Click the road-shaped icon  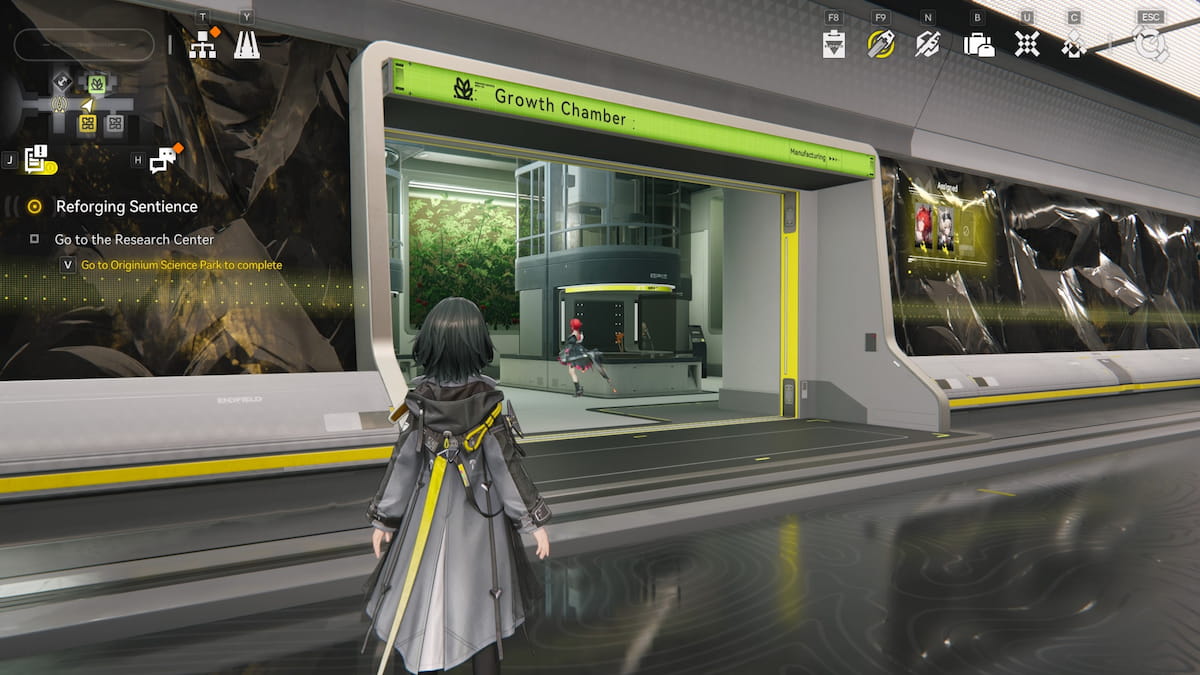246,44
